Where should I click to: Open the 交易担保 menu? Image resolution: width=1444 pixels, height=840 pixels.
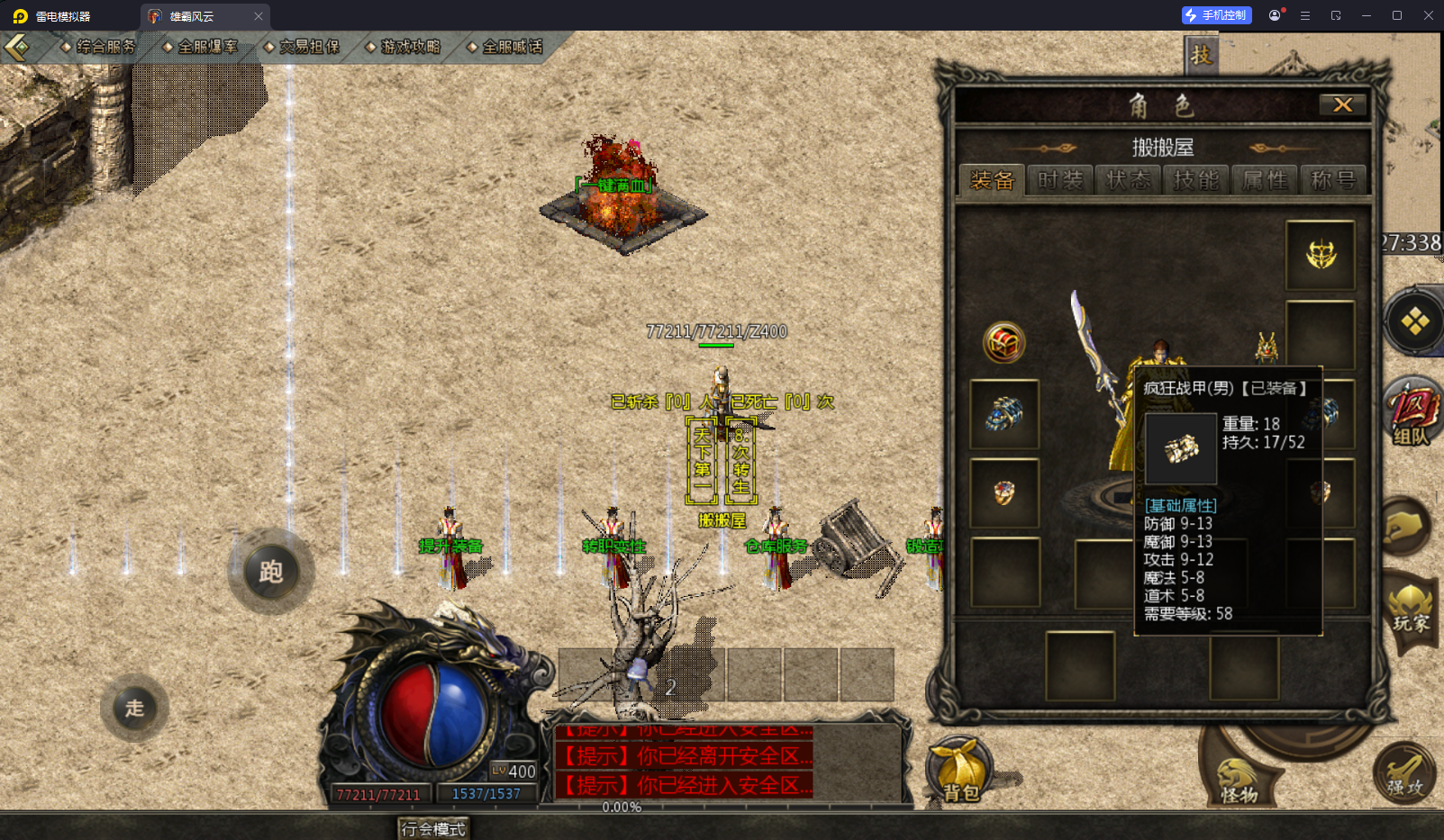[303, 47]
